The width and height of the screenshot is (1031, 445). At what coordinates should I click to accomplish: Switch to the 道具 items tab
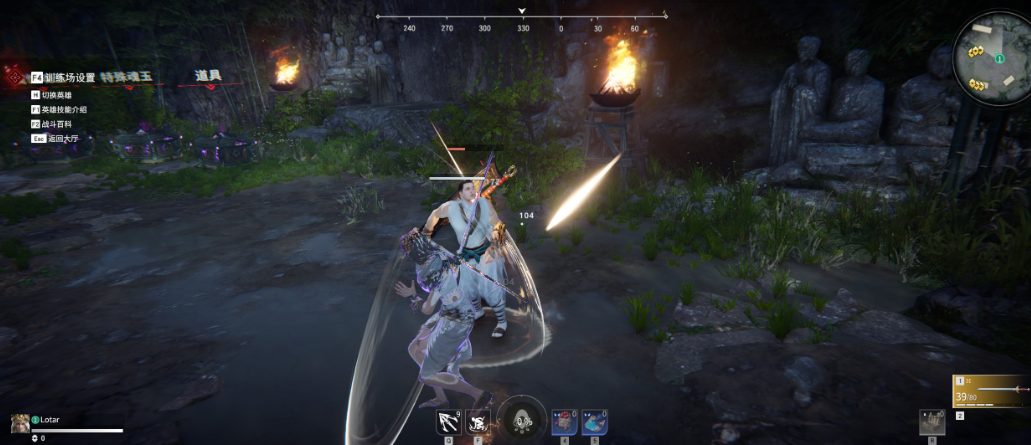point(208,75)
